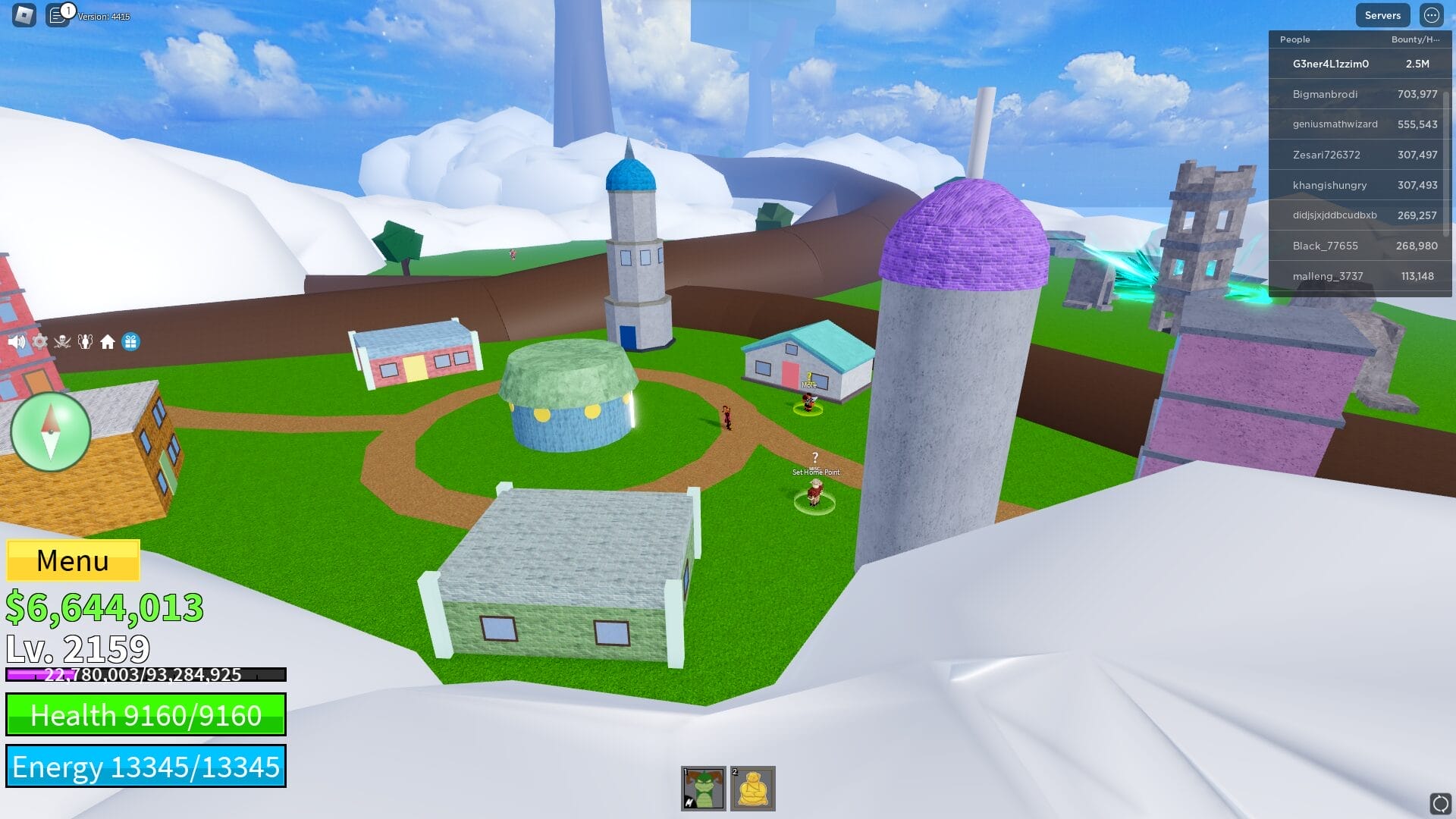
Task: Mute the game sound
Action: pos(16,341)
